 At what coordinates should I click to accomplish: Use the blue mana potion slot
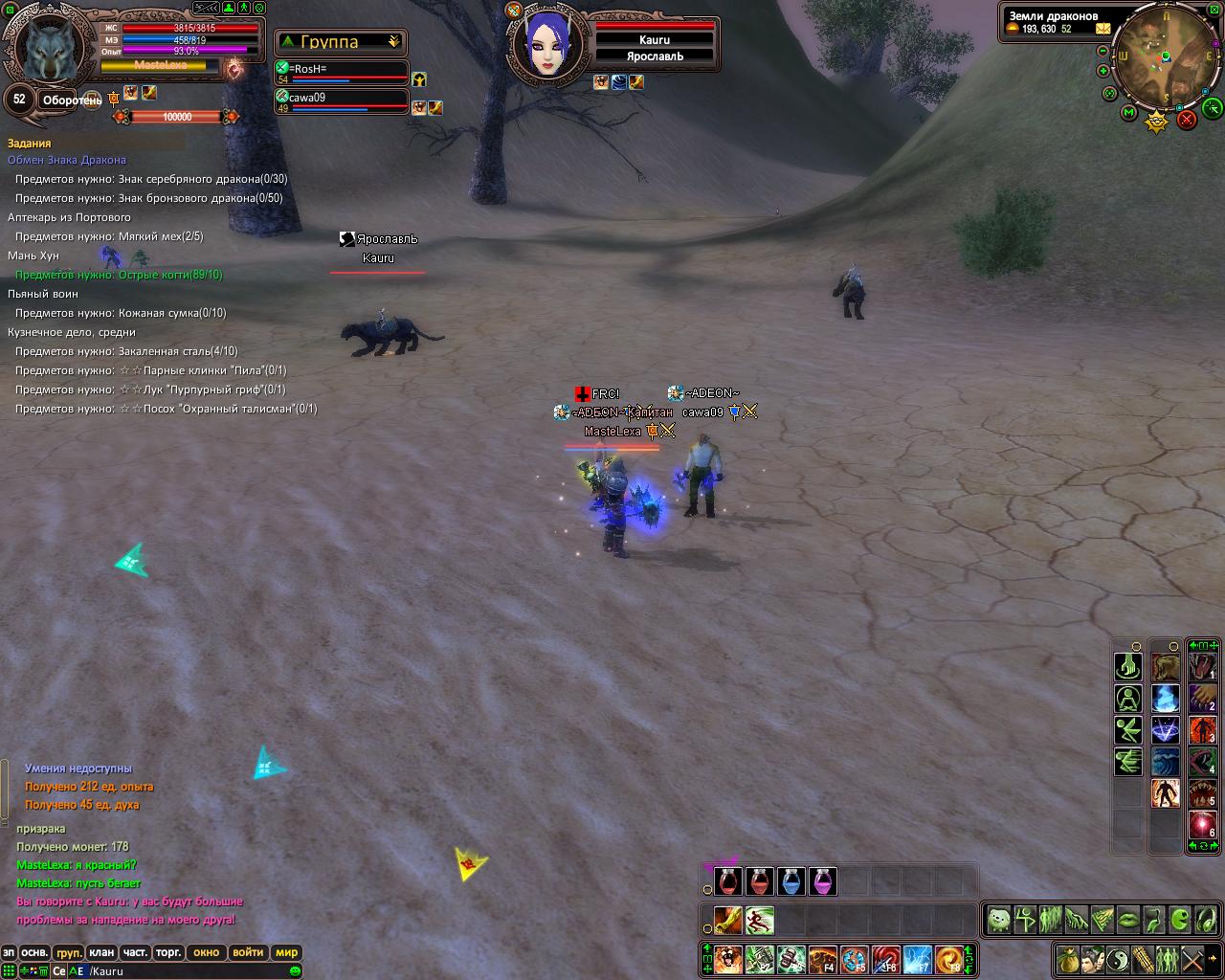click(x=791, y=881)
